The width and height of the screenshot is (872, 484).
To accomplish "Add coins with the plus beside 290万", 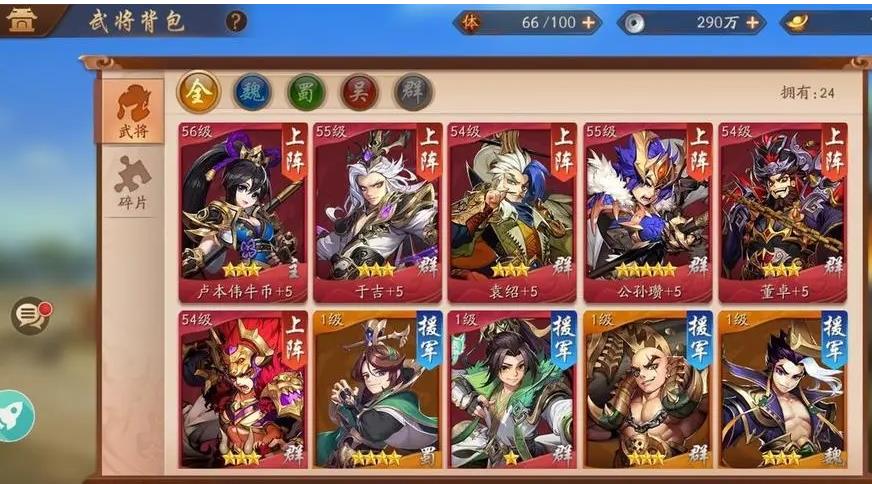I will (751, 22).
